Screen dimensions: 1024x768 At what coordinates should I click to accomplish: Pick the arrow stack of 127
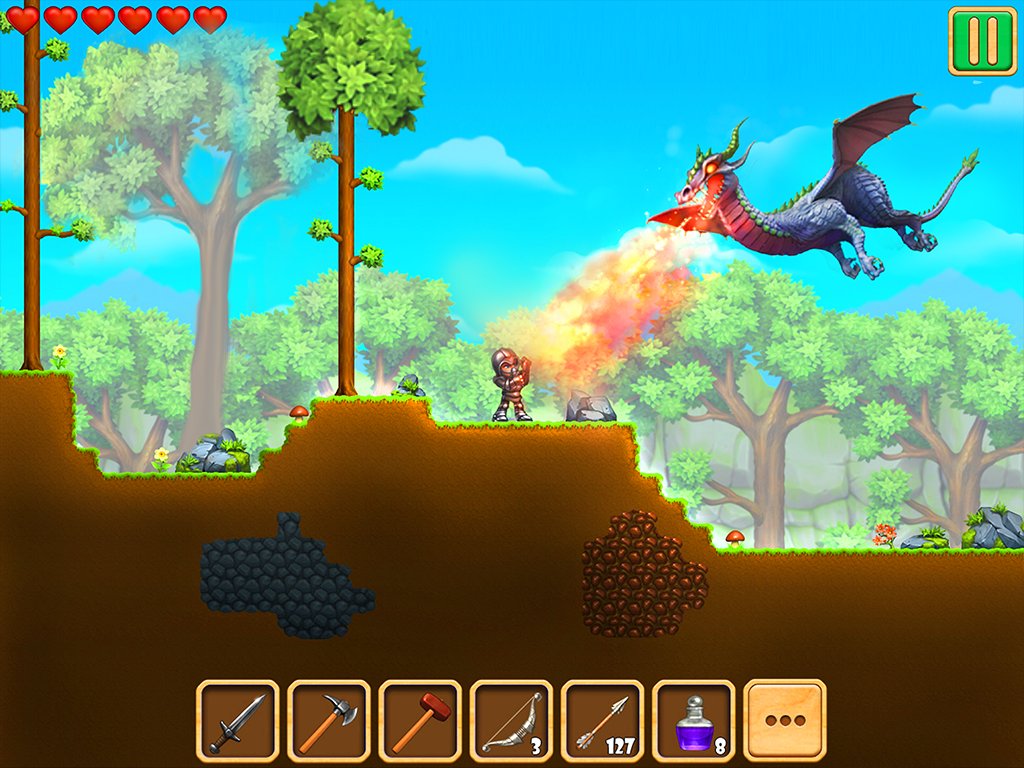602,720
